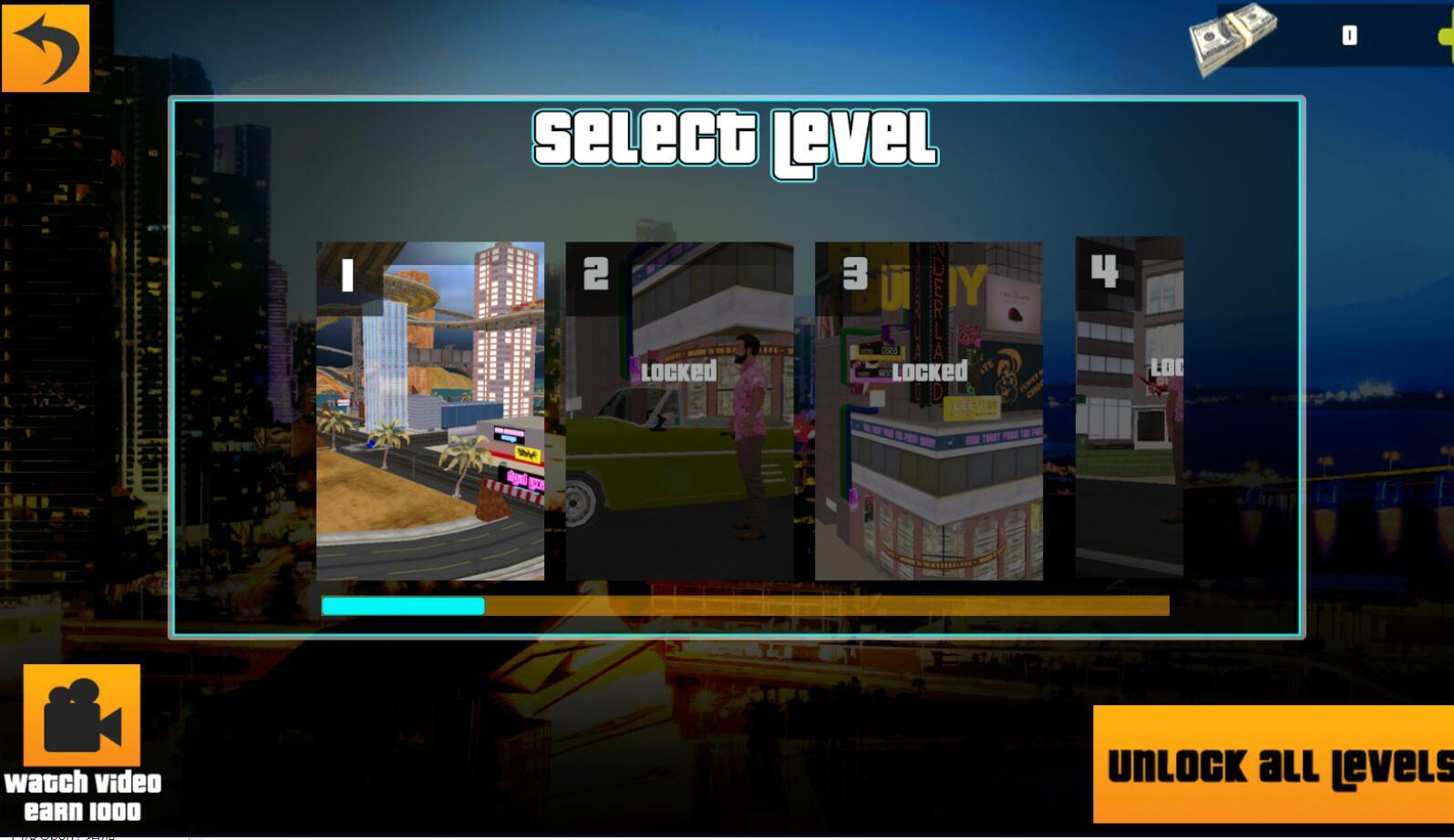The height and width of the screenshot is (840, 1454).
Task: Click the yellow portion of the progress bar
Action: pyautogui.click(x=820, y=604)
